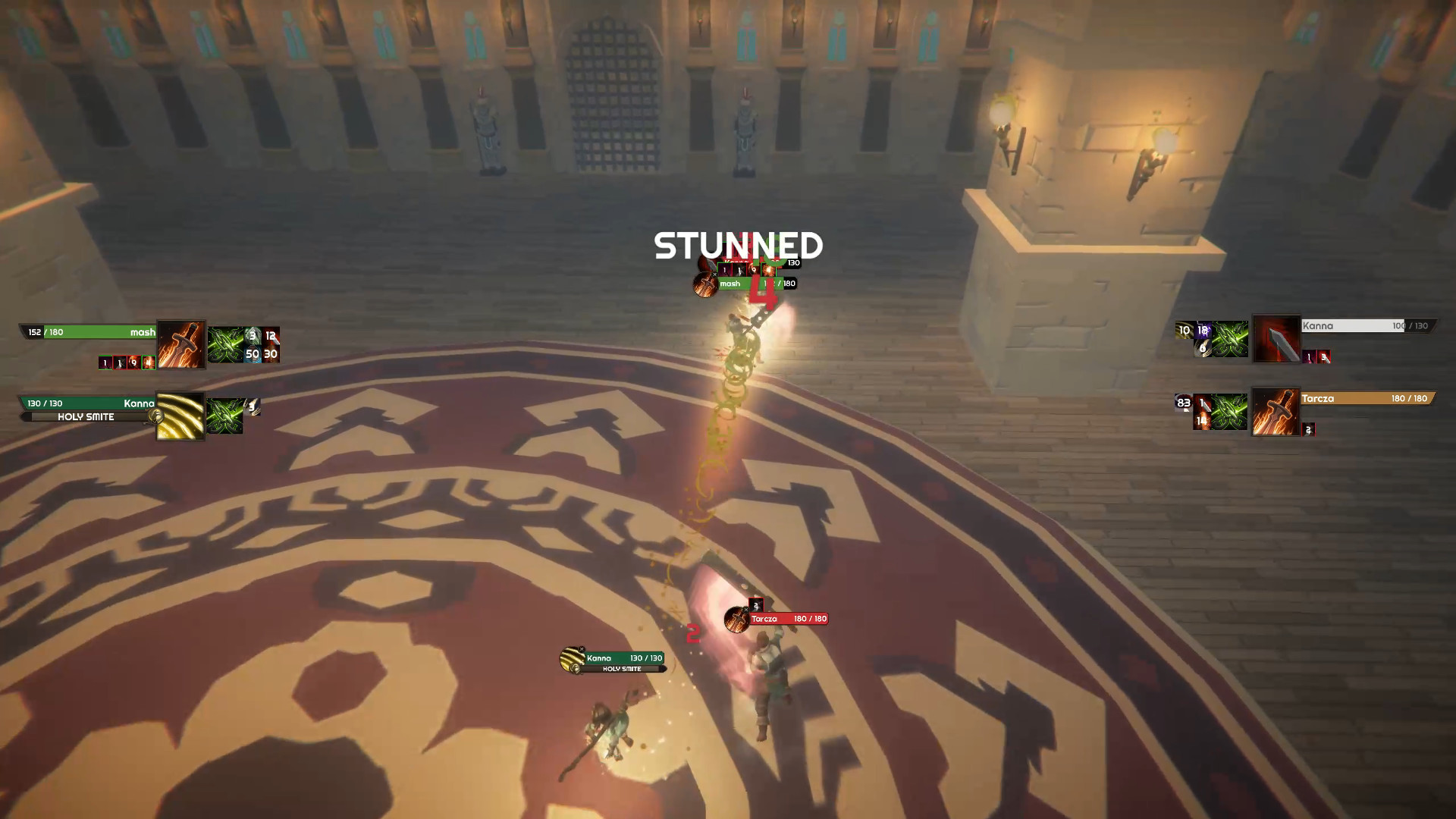Viewport: 1456px width, 819px height.
Task: Click the small dagger 1 debuff under enemy Kanna
Action: click(1308, 355)
